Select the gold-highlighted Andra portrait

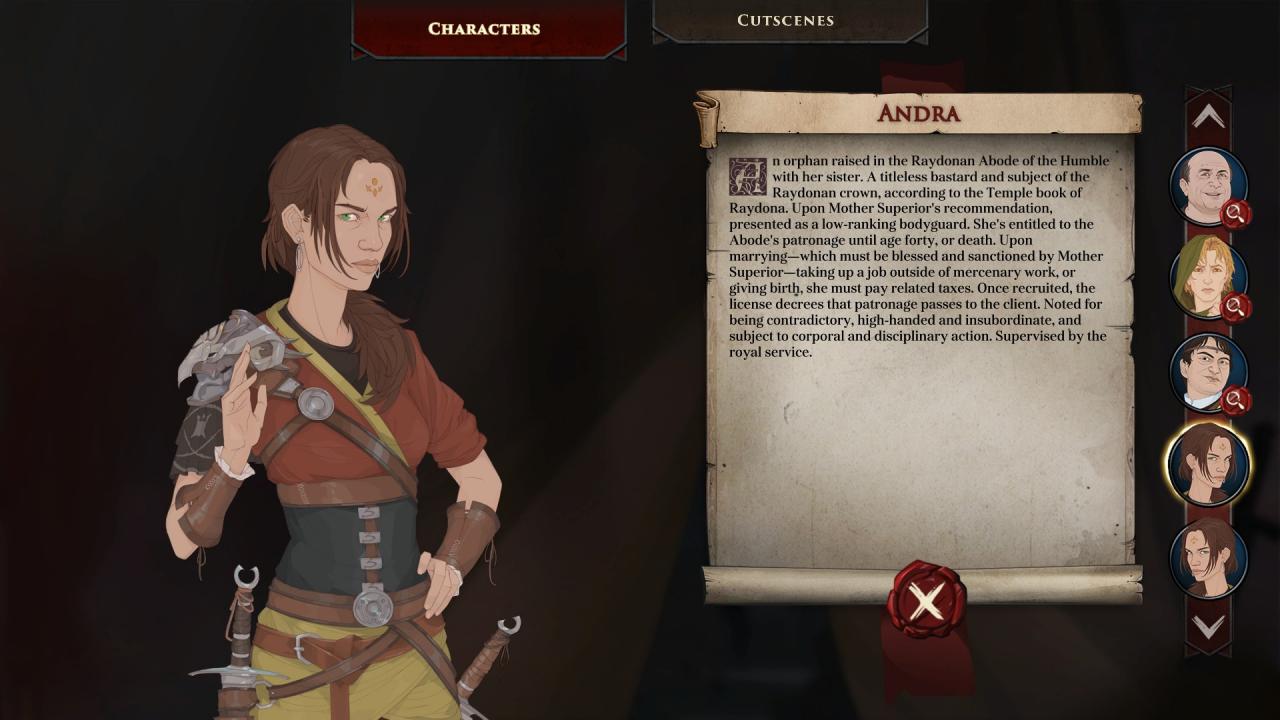(x=1208, y=464)
